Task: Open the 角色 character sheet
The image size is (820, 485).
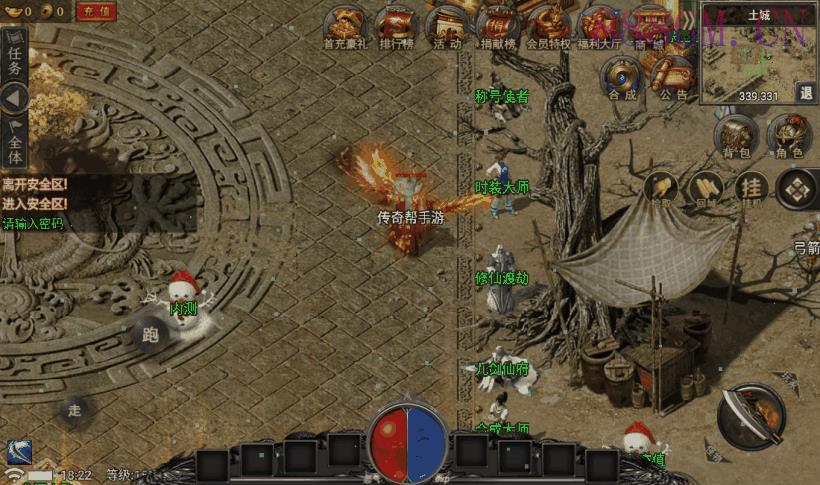Action: click(x=789, y=137)
